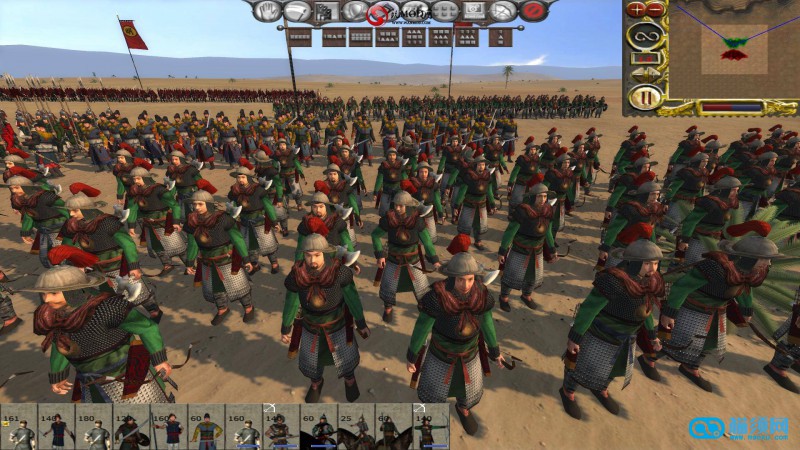Select the unit card showing 180 soldiers
800x450 pixels.
(95, 428)
